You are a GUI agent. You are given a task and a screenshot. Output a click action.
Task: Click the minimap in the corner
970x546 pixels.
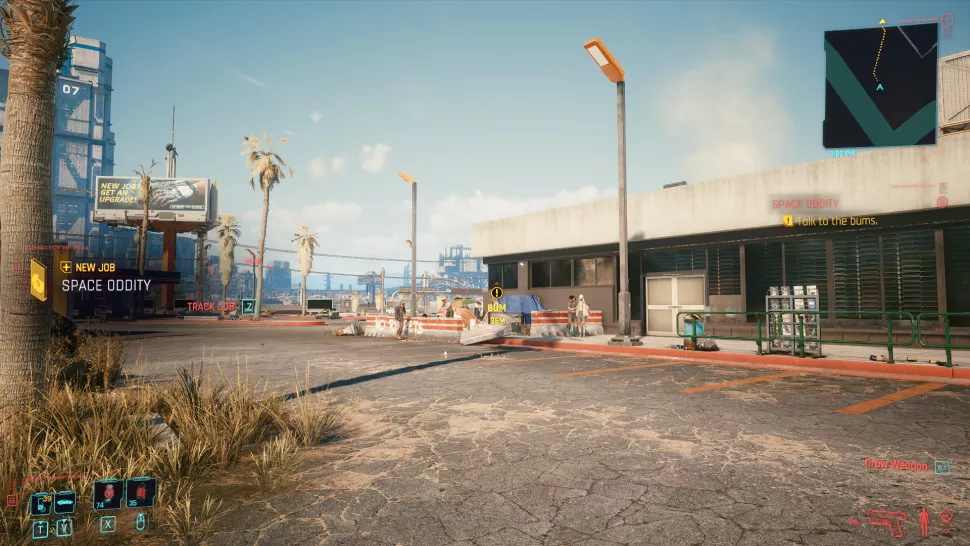(880, 85)
